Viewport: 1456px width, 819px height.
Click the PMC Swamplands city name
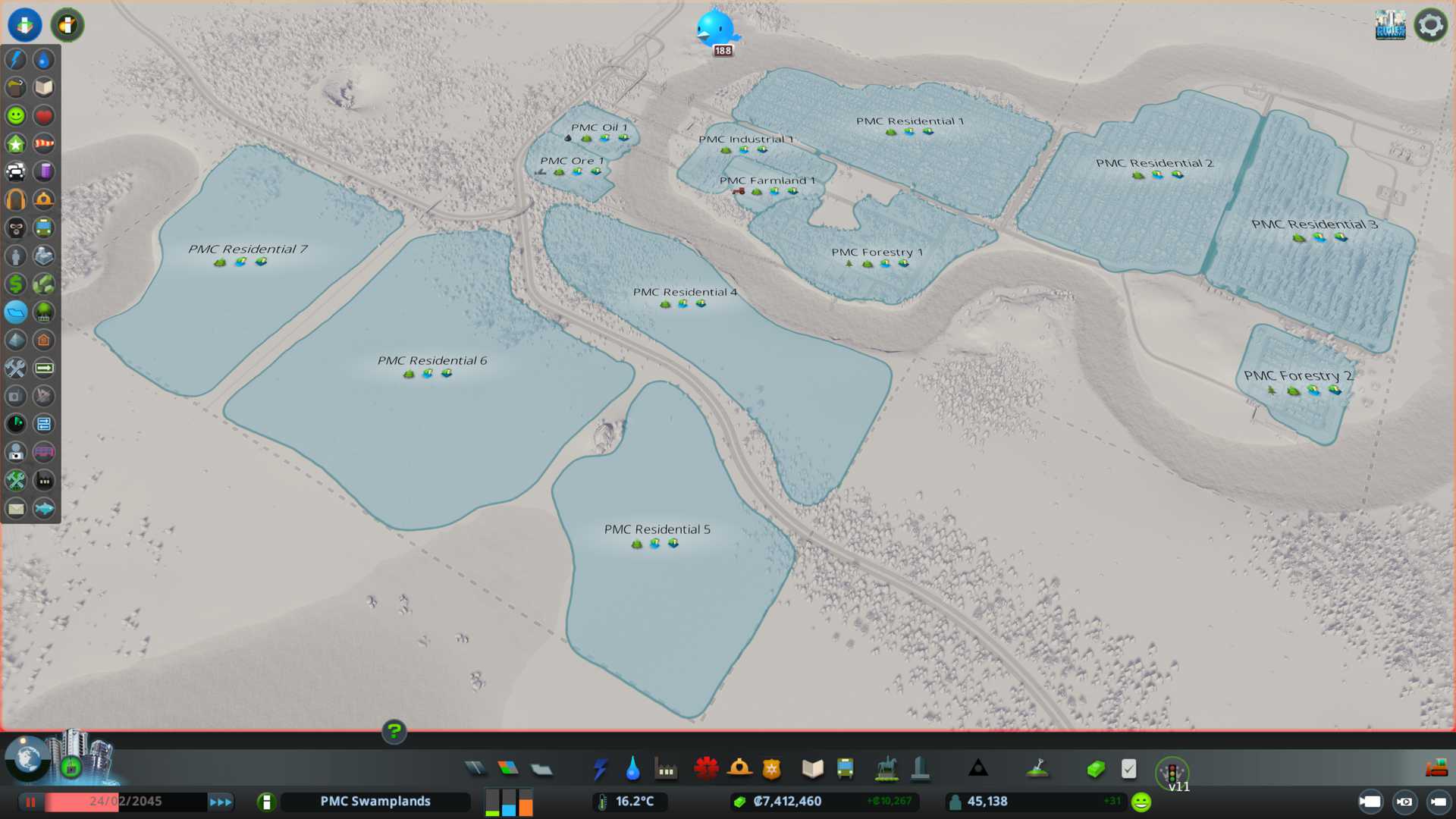[x=375, y=802]
